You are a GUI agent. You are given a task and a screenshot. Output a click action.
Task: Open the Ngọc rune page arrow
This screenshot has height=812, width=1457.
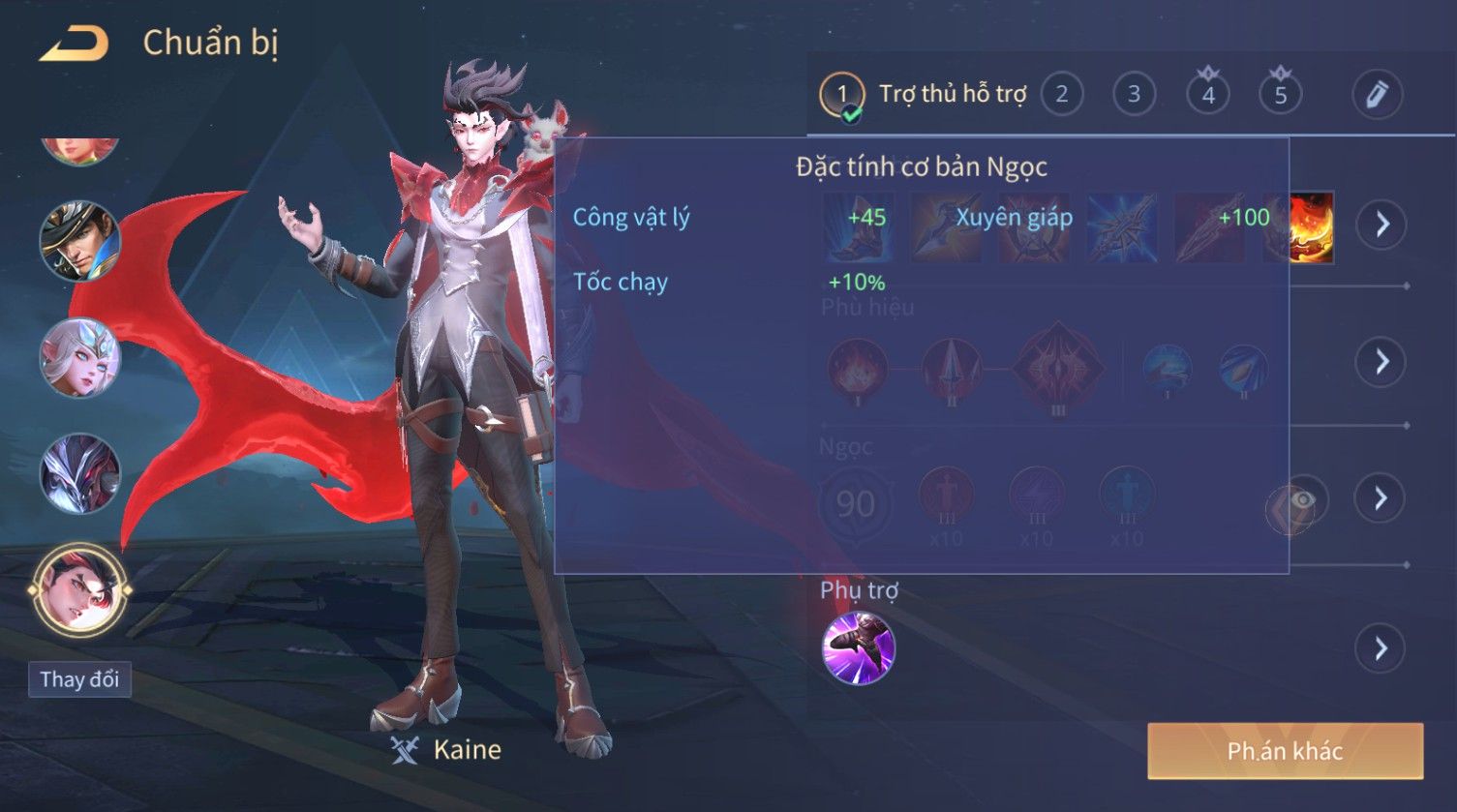click(x=1381, y=498)
